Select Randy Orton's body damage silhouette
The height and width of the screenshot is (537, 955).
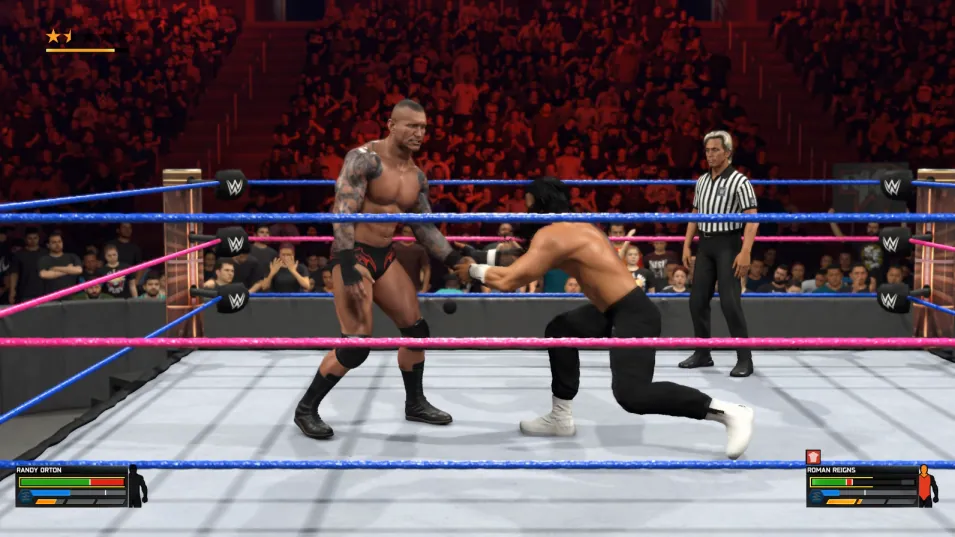click(x=137, y=485)
